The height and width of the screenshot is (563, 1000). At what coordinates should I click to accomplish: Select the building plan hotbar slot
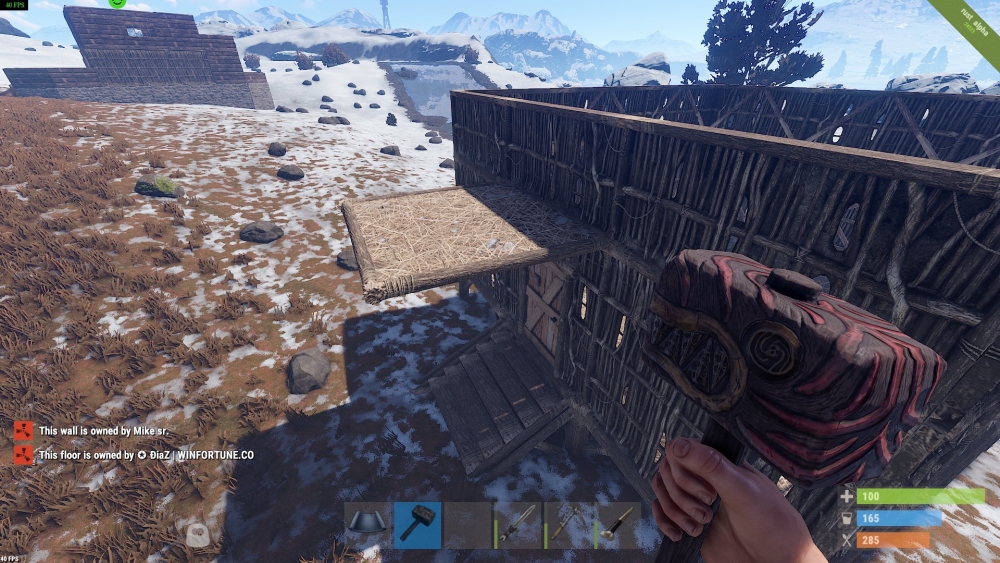[367, 525]
